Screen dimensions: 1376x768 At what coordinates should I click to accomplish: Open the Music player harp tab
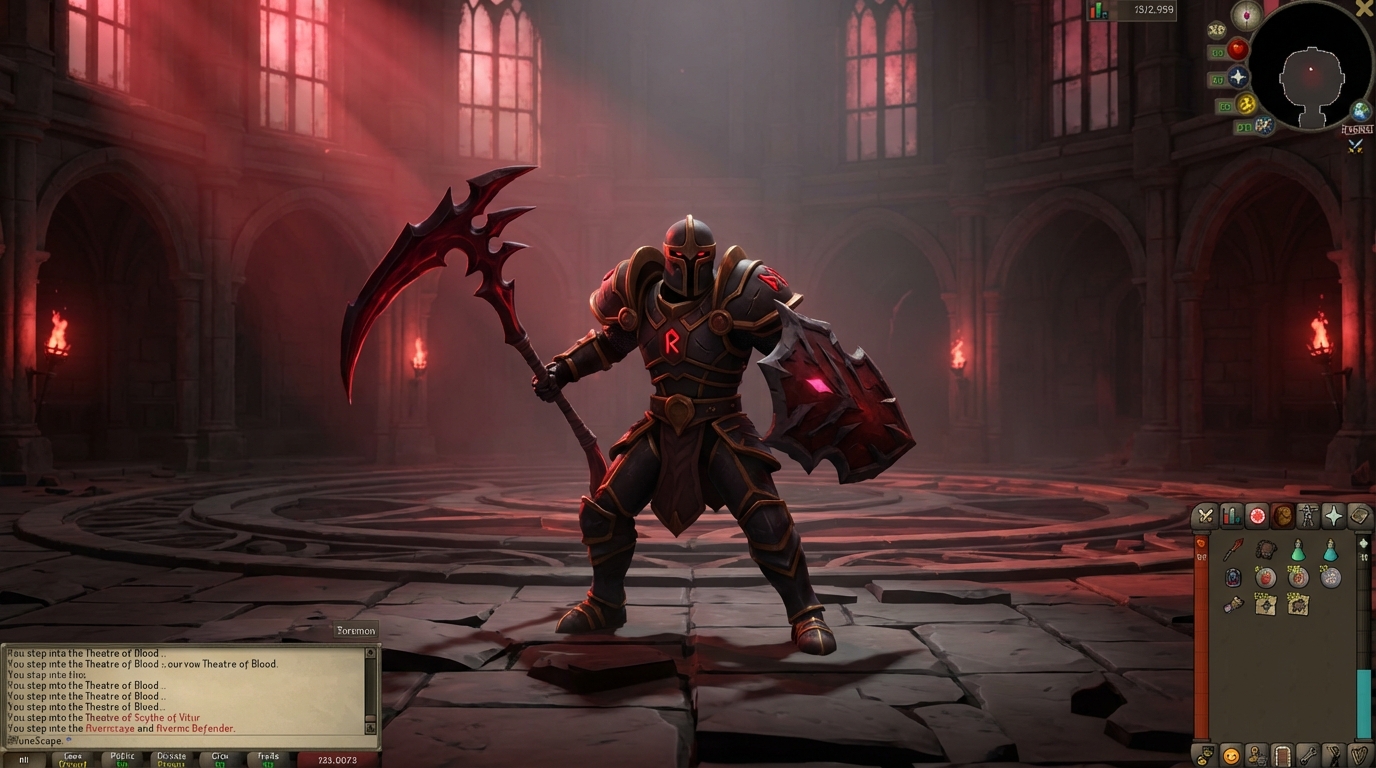1361,757
